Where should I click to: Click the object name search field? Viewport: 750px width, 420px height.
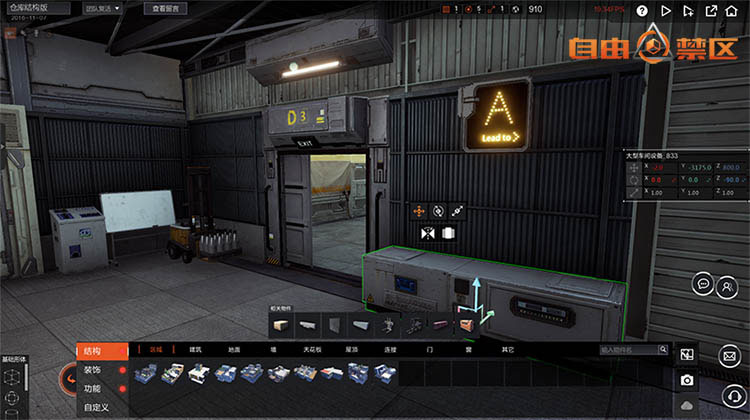(633, 350)
